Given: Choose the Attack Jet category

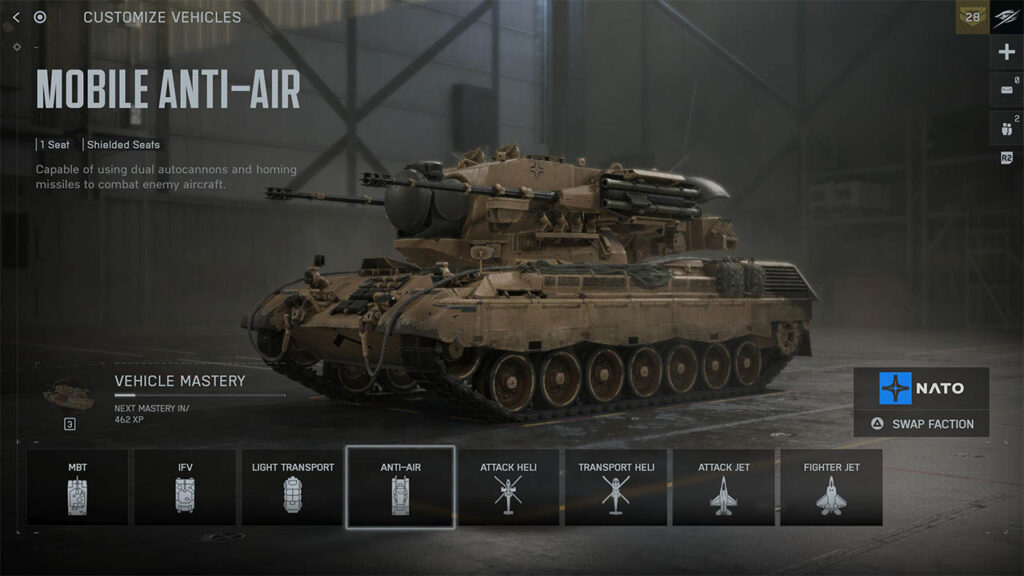Looking at the screenshot, I should click(x=723, y=487).
